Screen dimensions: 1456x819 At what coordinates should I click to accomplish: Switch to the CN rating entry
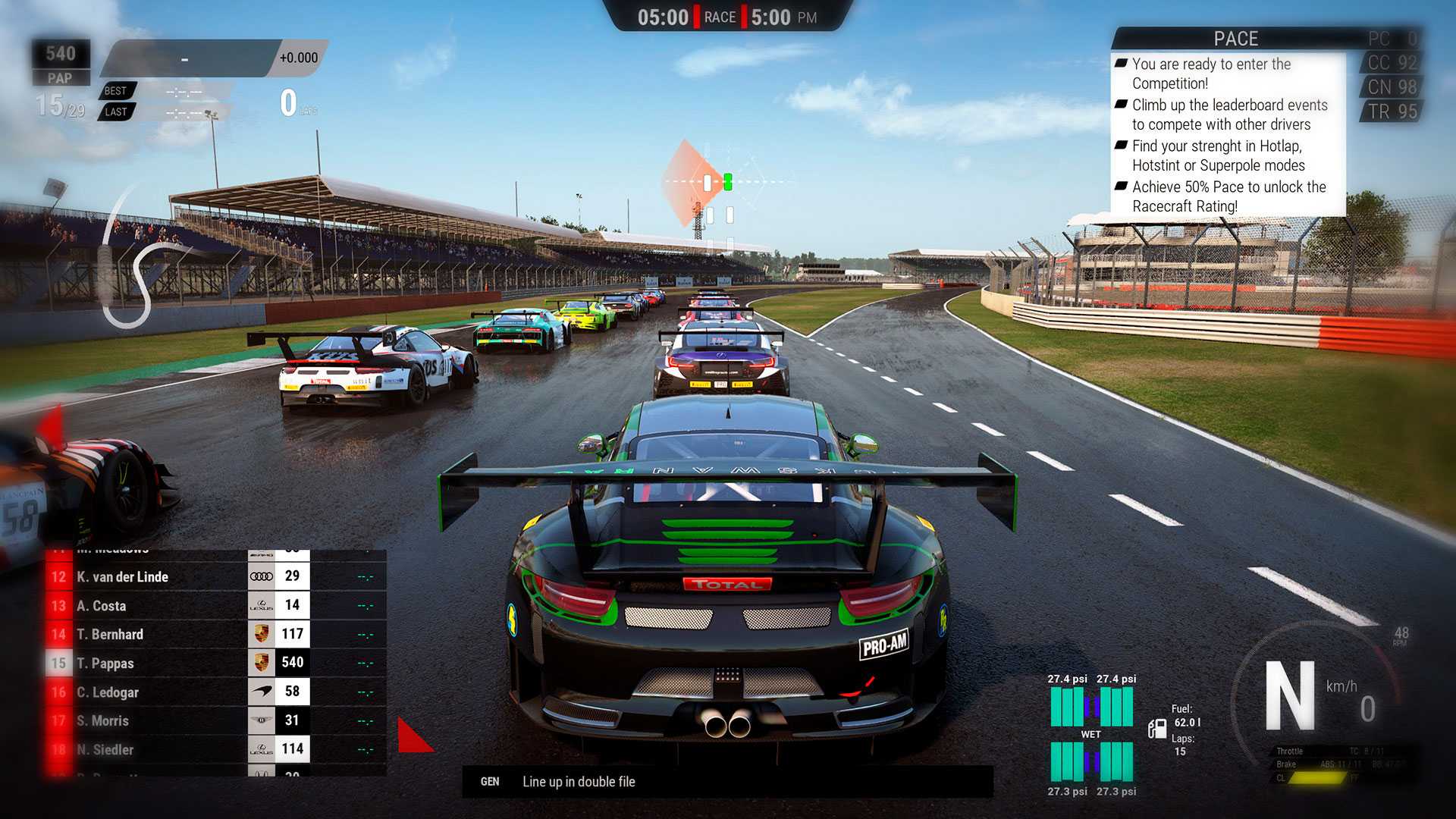[1392, 87]
